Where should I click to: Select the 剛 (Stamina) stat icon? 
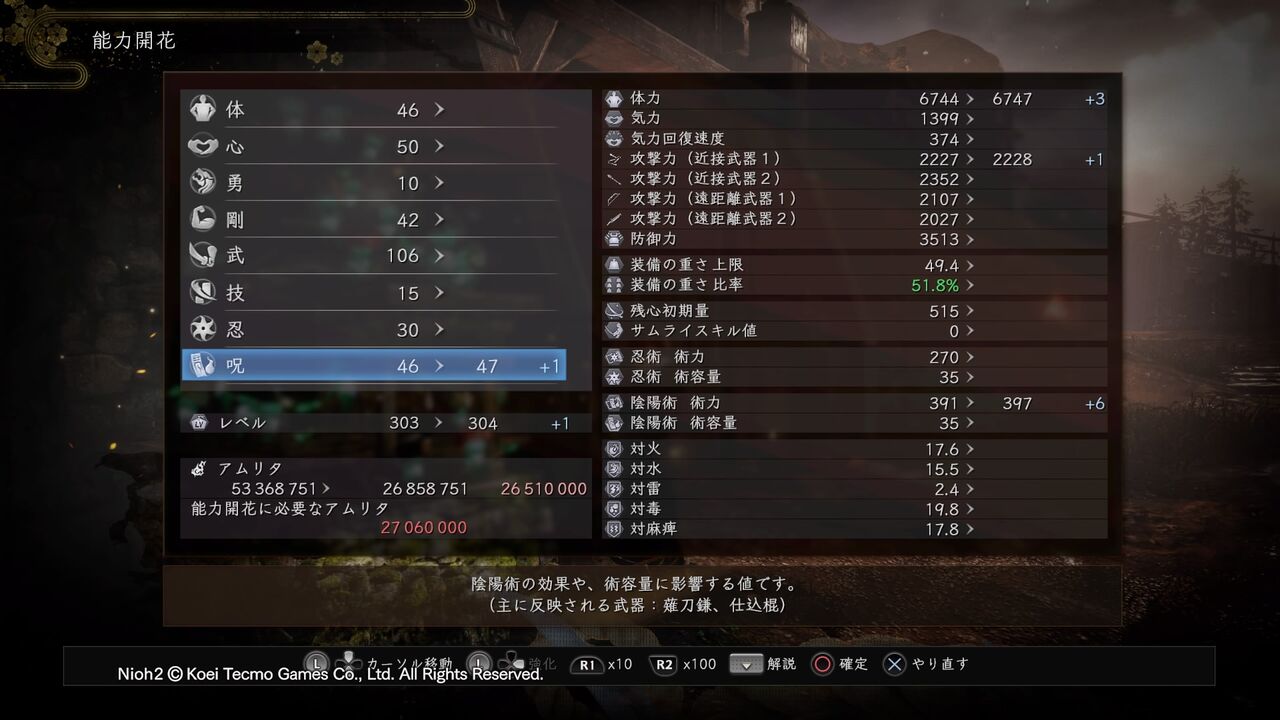(203, 219)
